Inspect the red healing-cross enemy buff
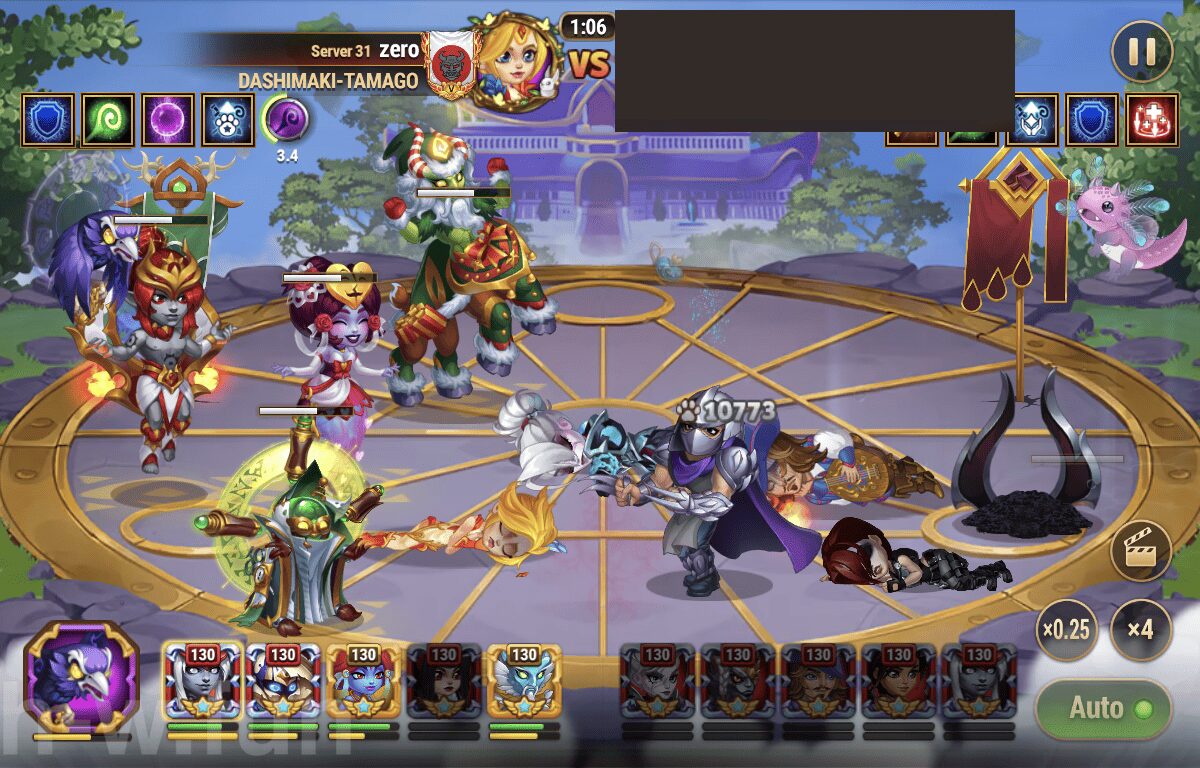Screen dimensions: 1200x768 (x=1151, y=120)
